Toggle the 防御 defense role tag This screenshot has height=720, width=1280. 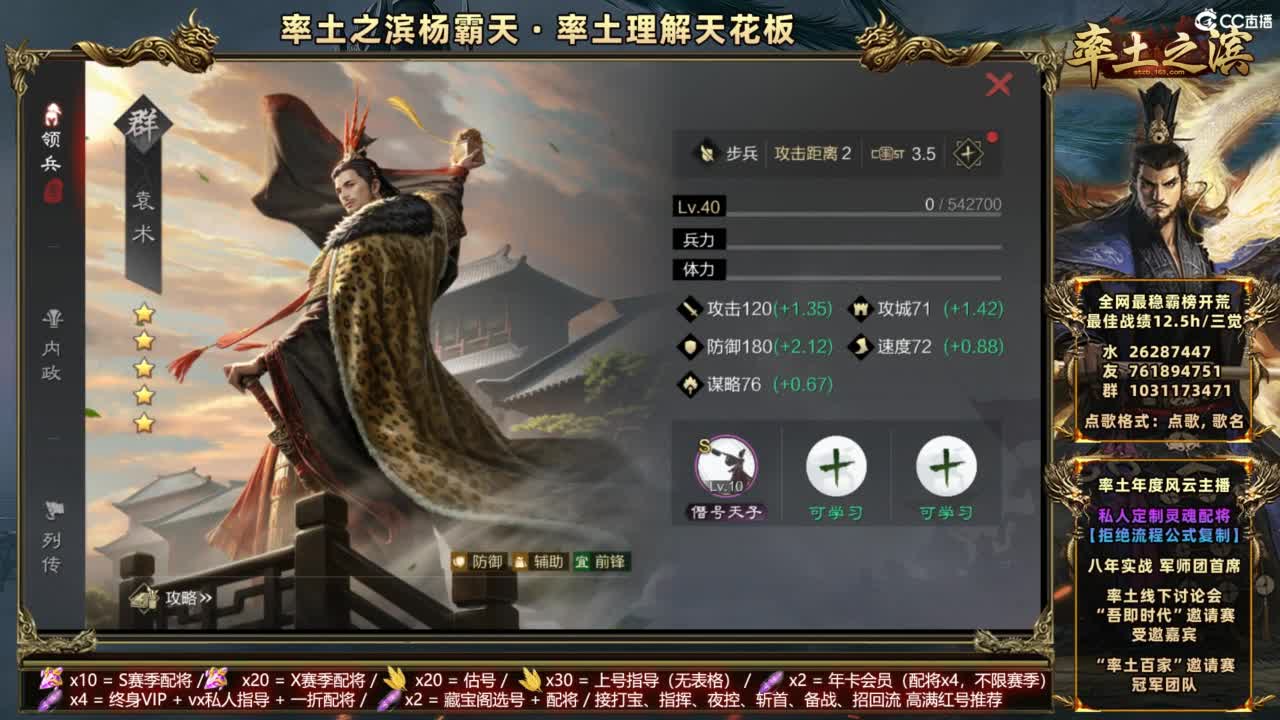478,563
